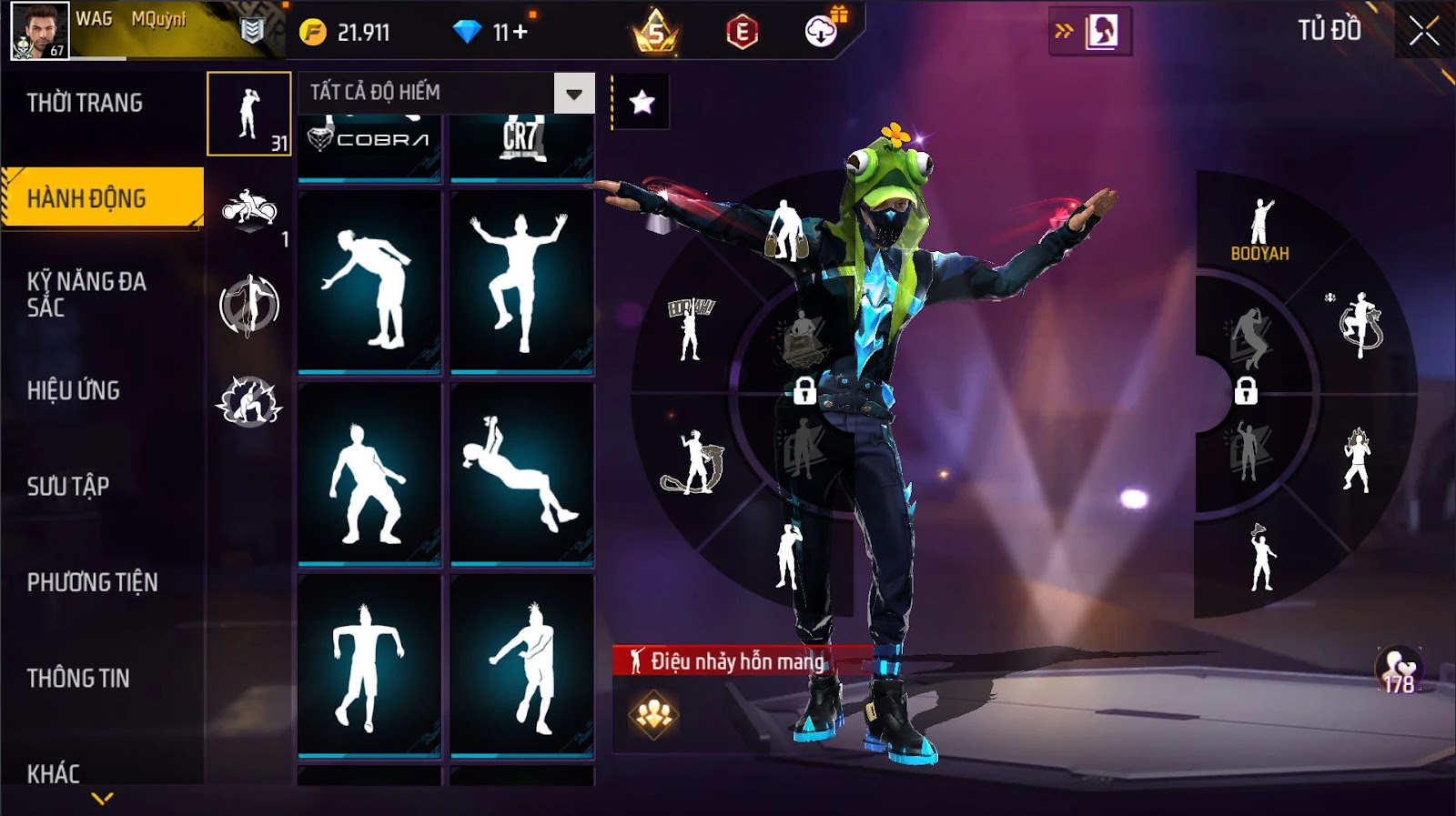Open the Thời Trang category
The width and height of the screenshot is (1456, 816).
click(85, 103)
